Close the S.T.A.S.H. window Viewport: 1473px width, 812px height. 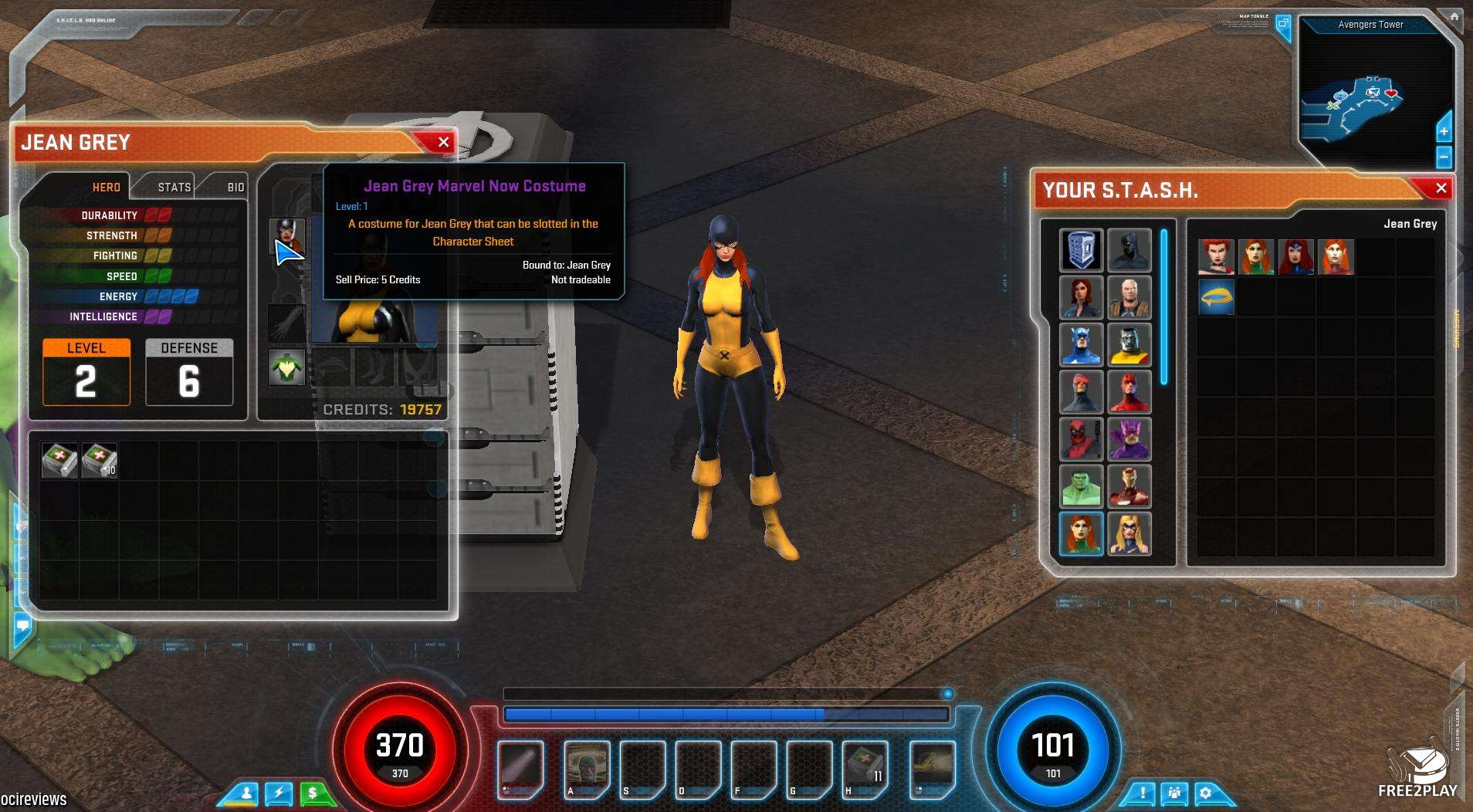1441,188
